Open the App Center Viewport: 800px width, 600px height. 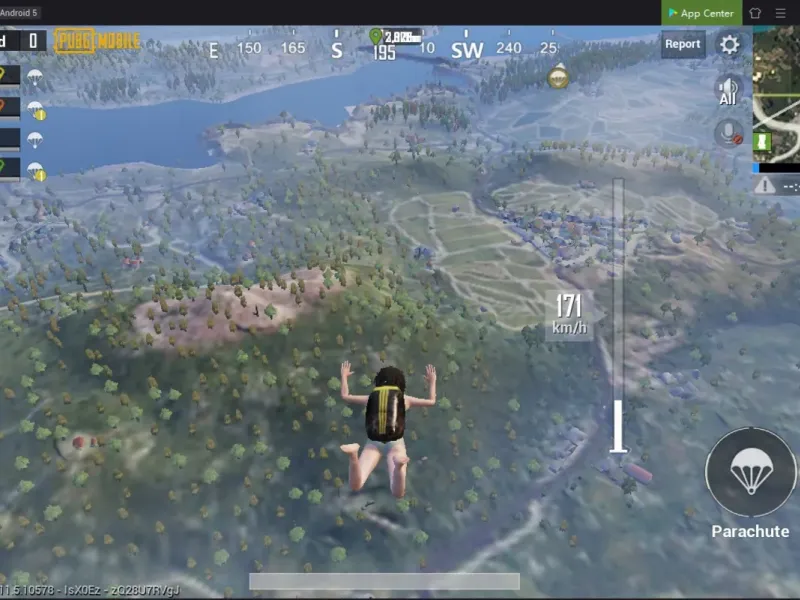click(701, 13)
